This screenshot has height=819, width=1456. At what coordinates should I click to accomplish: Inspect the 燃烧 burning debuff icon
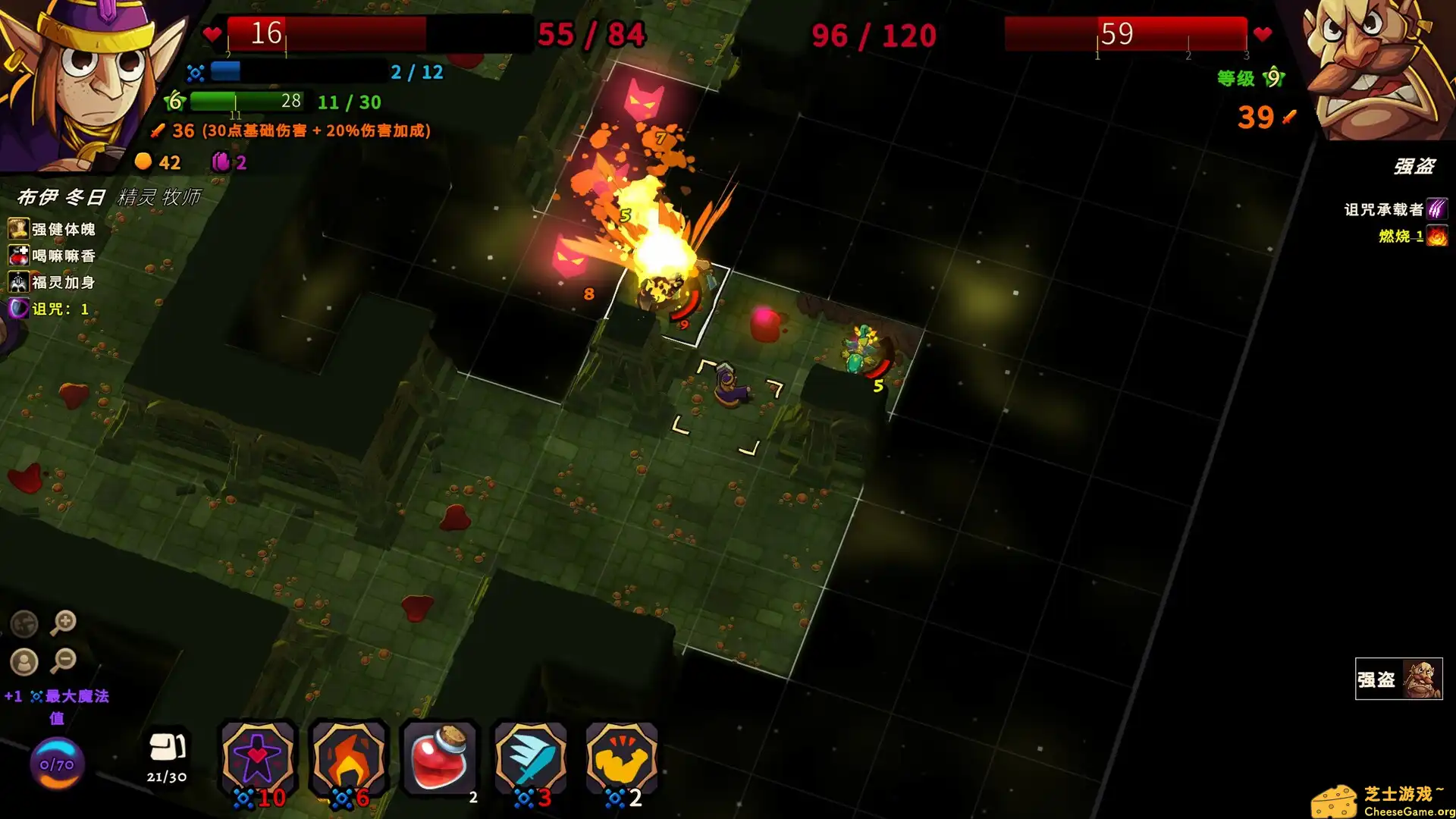1436,236
